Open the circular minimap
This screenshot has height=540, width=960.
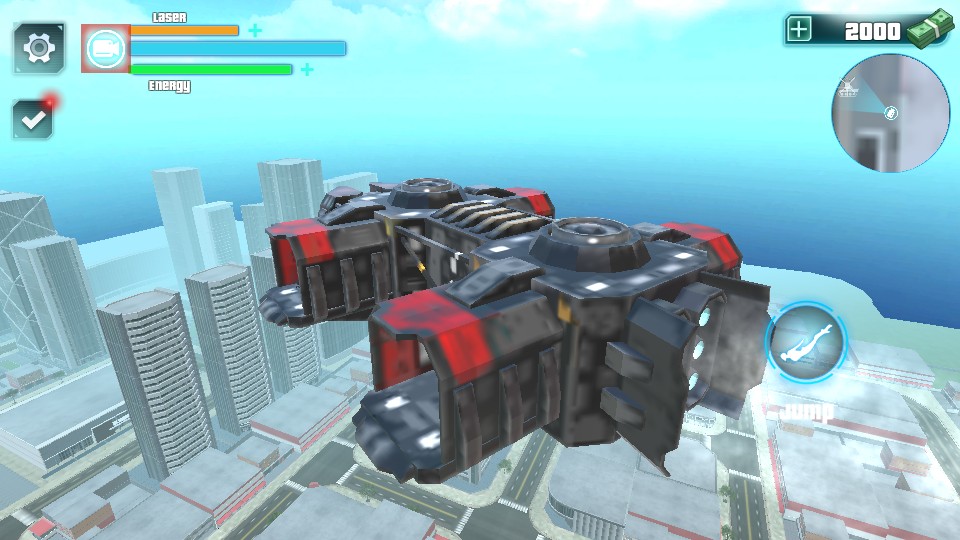tap(890, 113)
